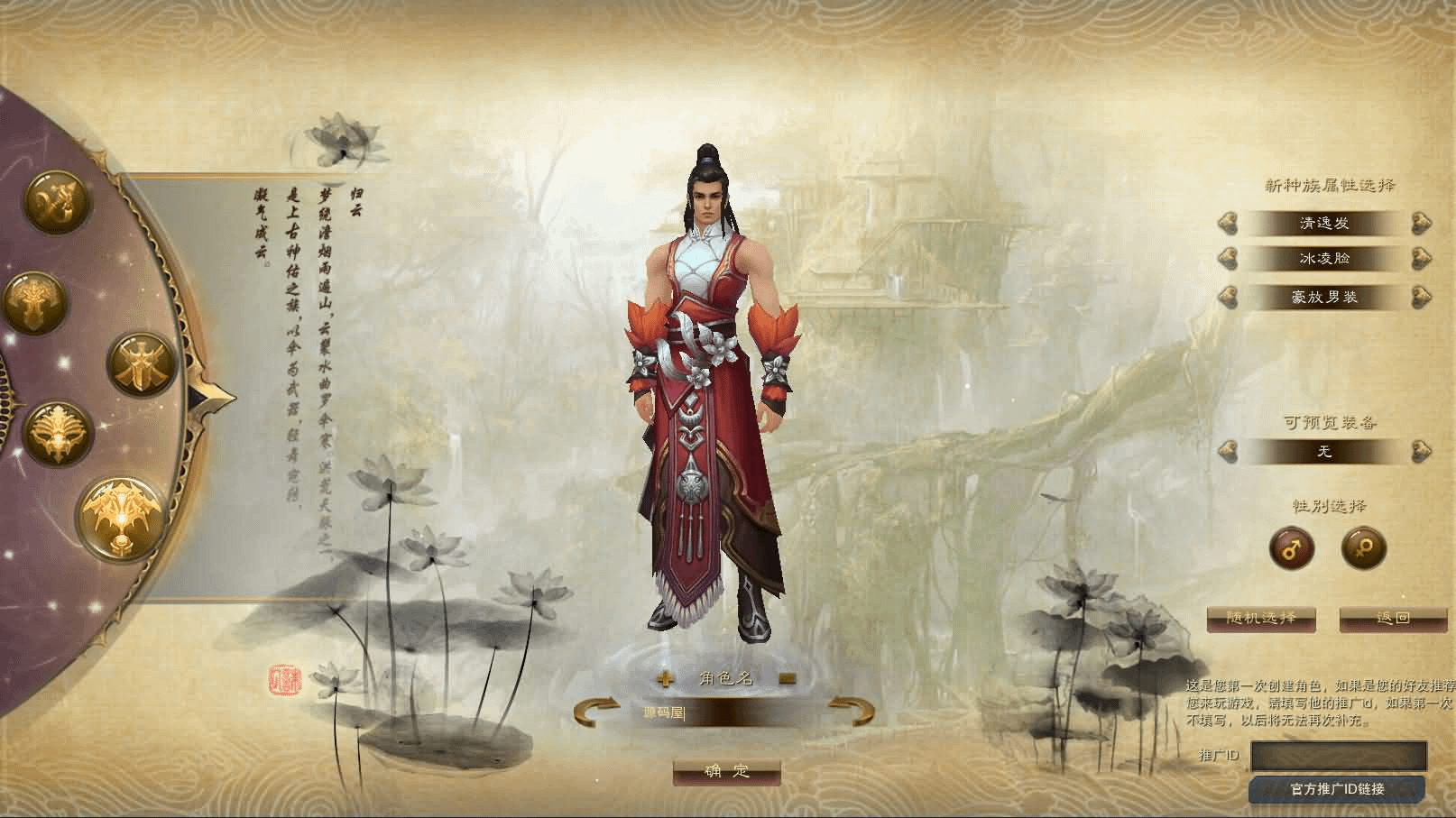
Task: Open the 官方推广ID链接 link
Action: [x=1337, y=789]
